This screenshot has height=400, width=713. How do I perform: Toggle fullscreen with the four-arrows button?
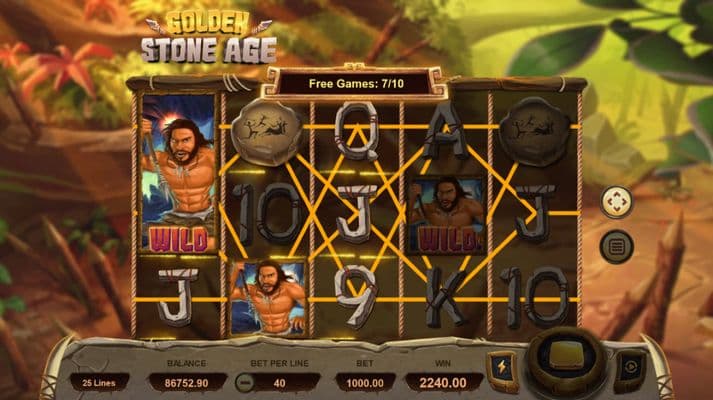tap(616, 202)
